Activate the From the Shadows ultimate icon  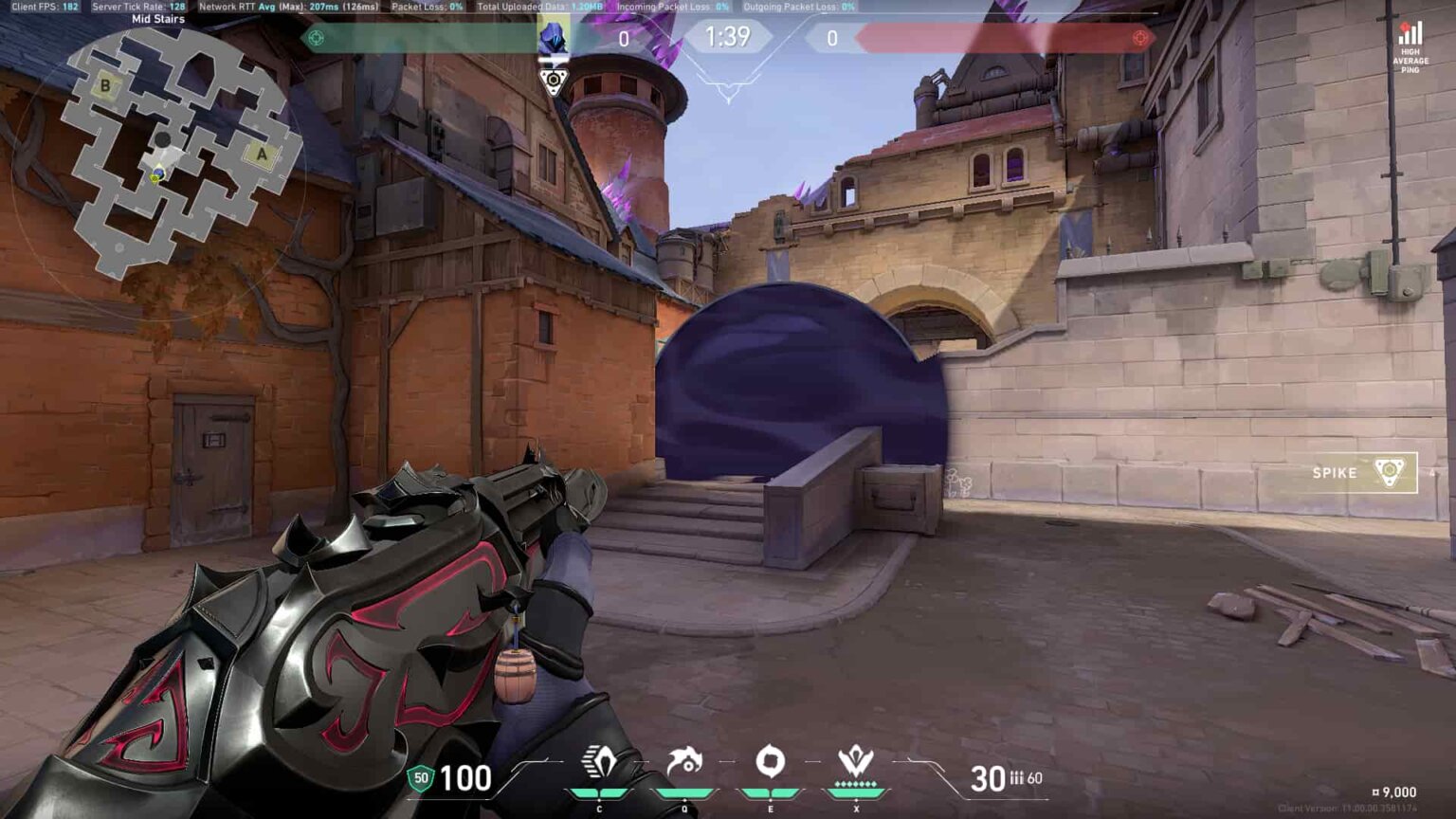click(x=856, y=761)
